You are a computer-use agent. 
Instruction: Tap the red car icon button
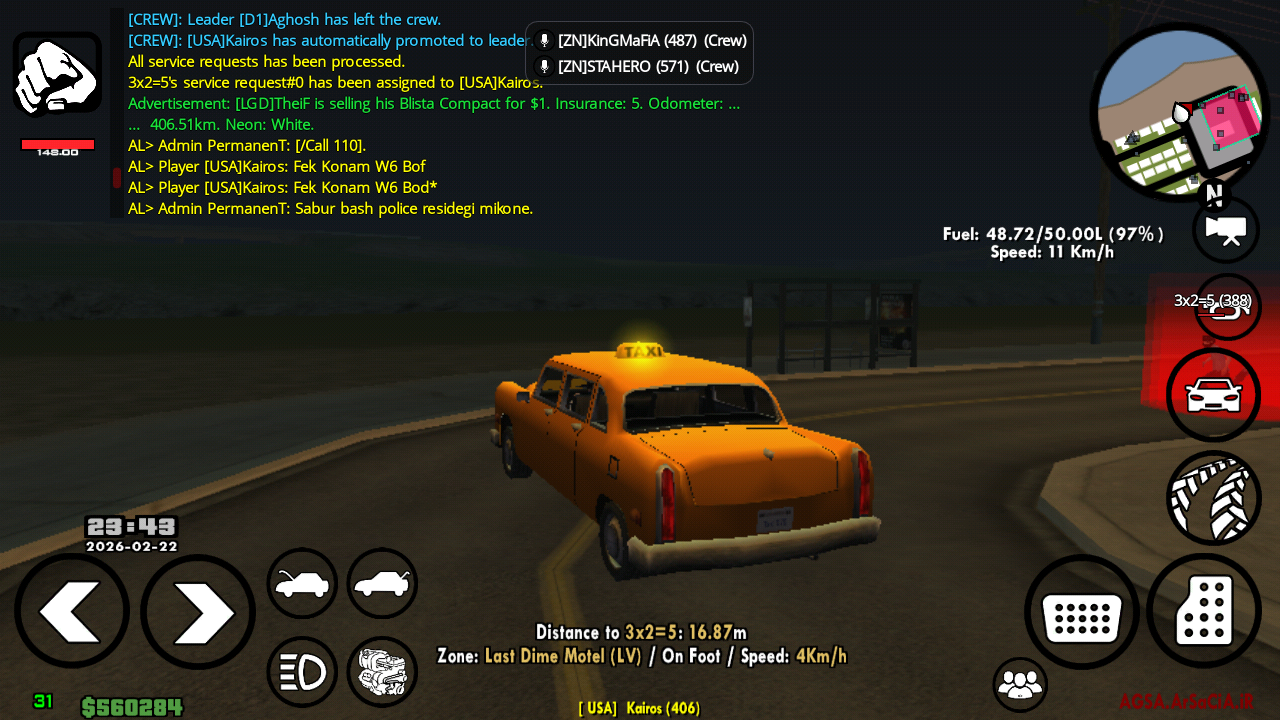(1213, 395)
